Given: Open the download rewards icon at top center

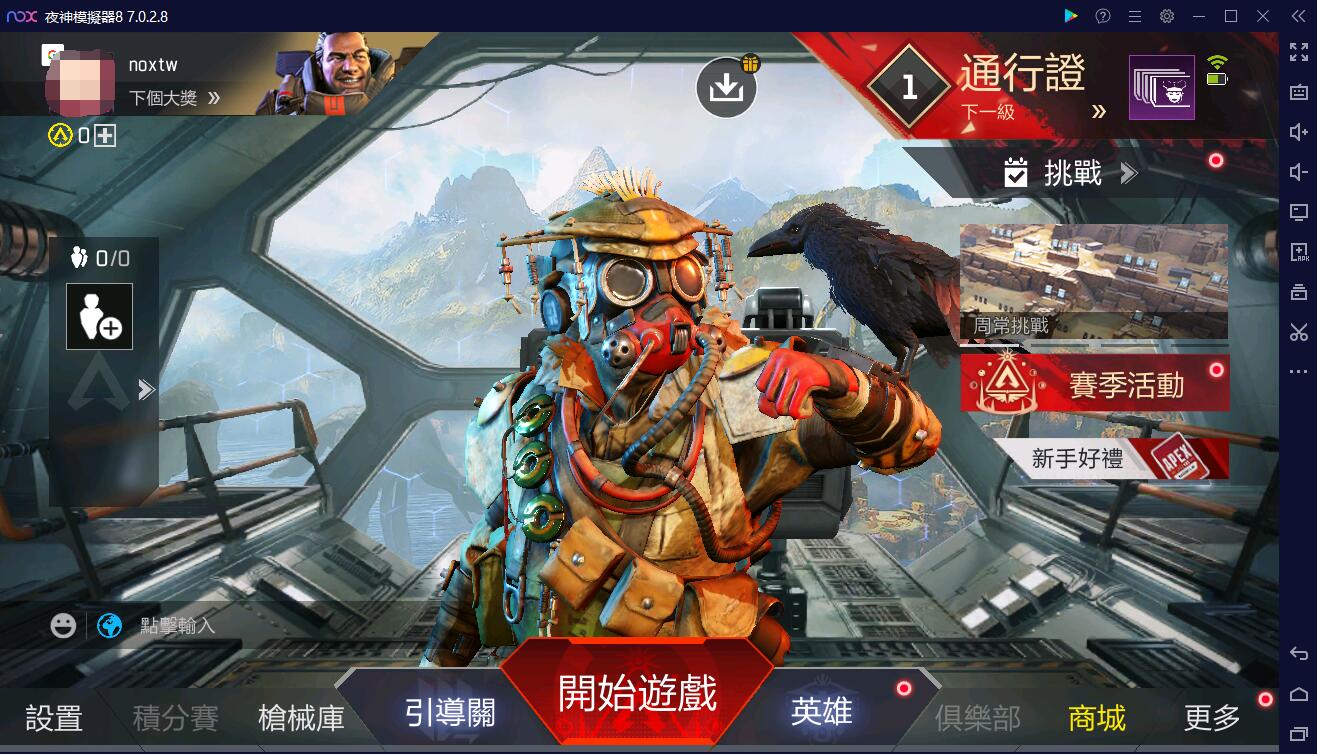Looking at the screenshot, I should coord(727,87).
